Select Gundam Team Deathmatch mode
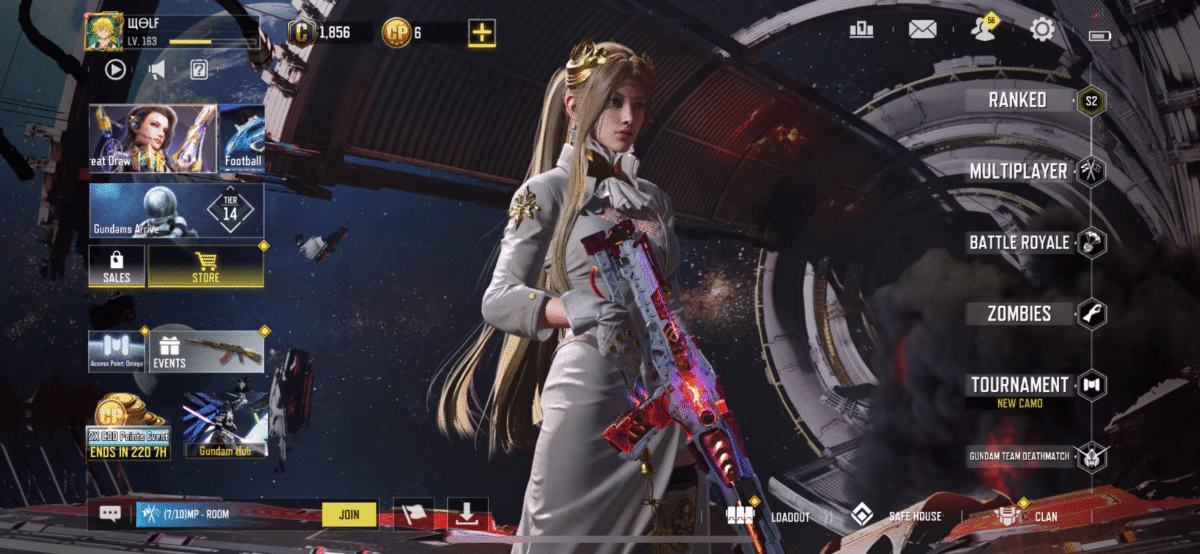Image resolution: width=1200 pixels, height=554 pixels. 1019,457
